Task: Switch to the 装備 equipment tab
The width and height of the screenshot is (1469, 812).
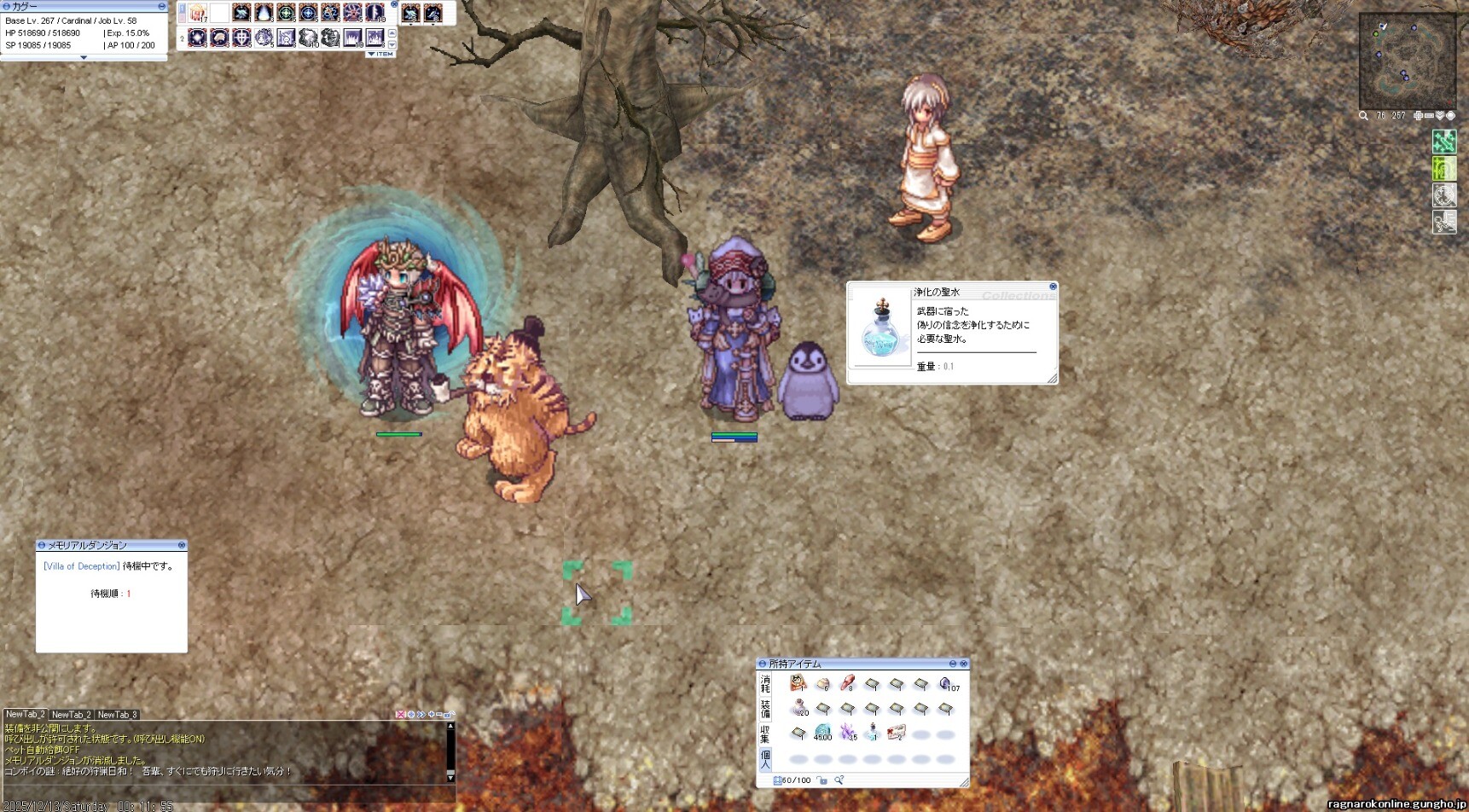Action: (765, 709)
